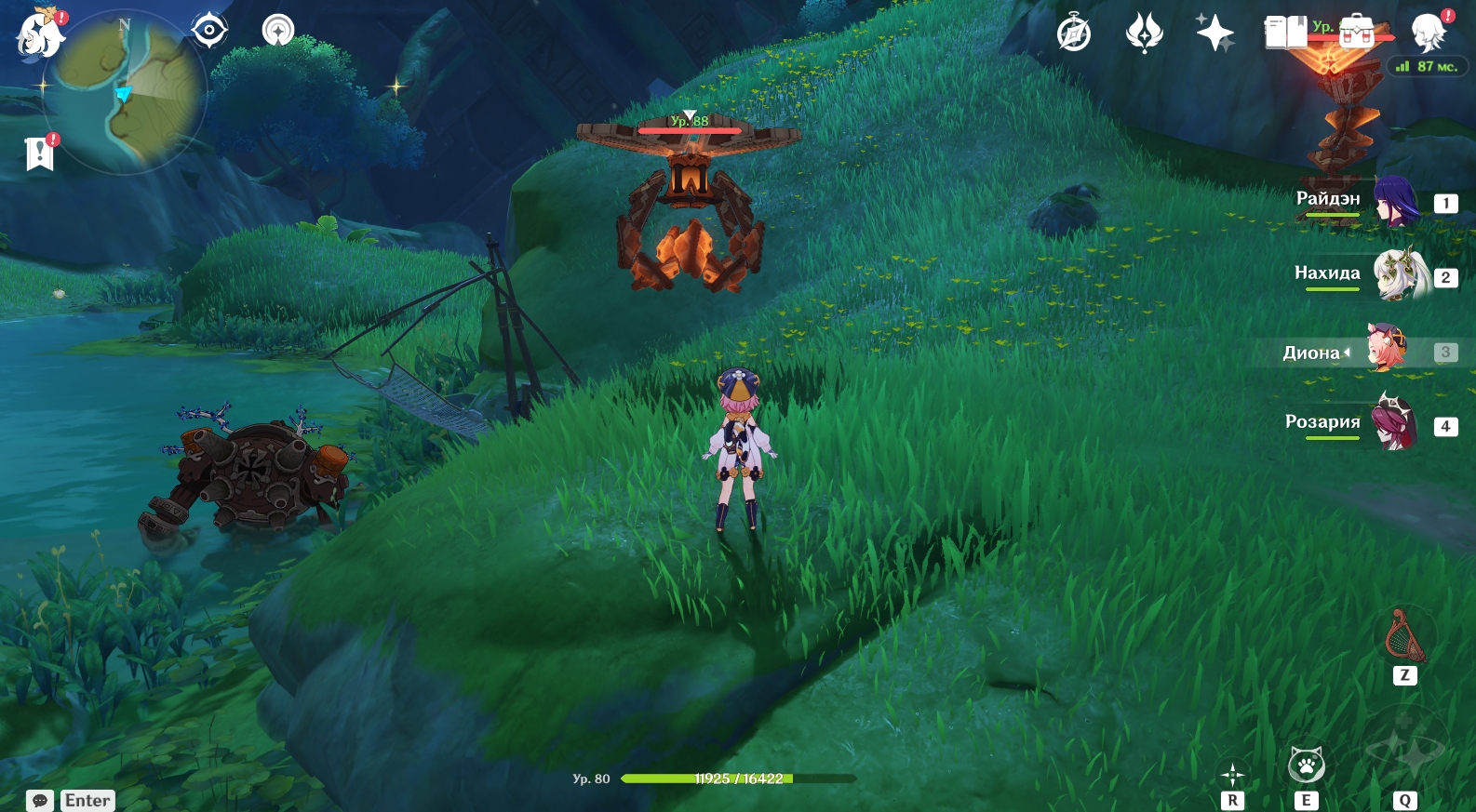Click the eye-shaped icon beside the minimap
Screen dimensions: 1476x812
(x=209, y=31)
